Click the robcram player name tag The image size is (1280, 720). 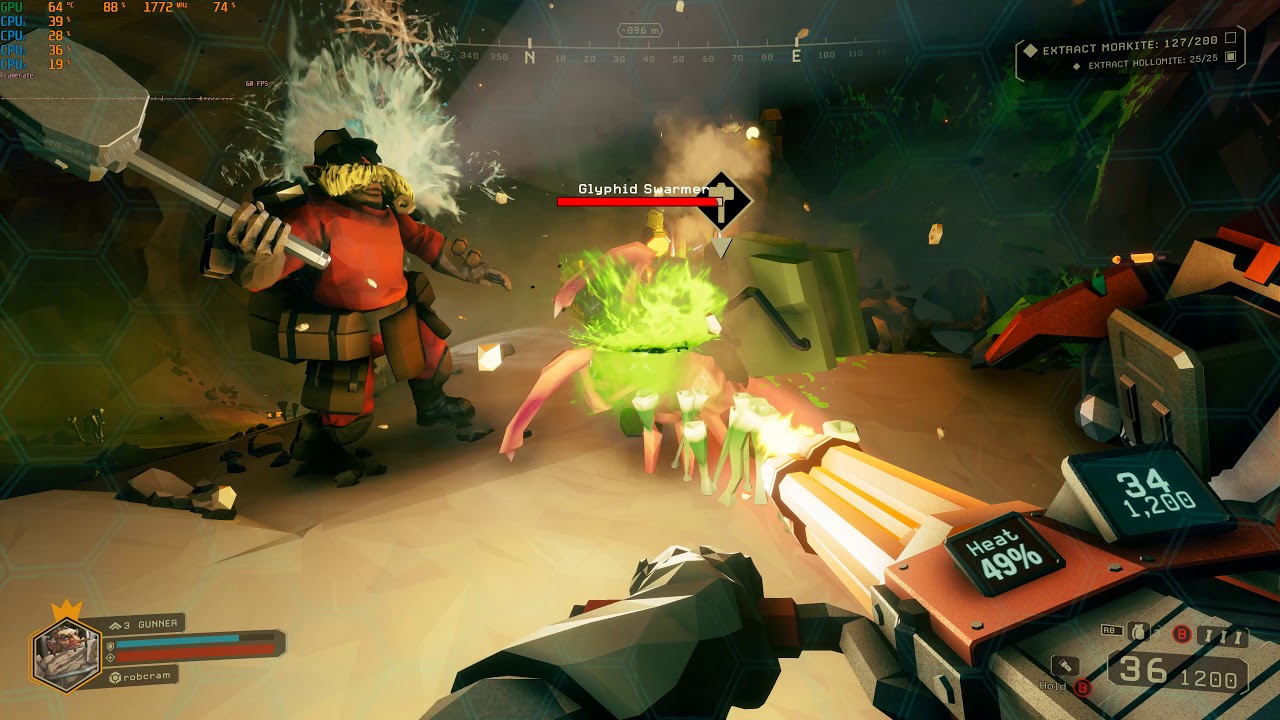coord(142,676)
